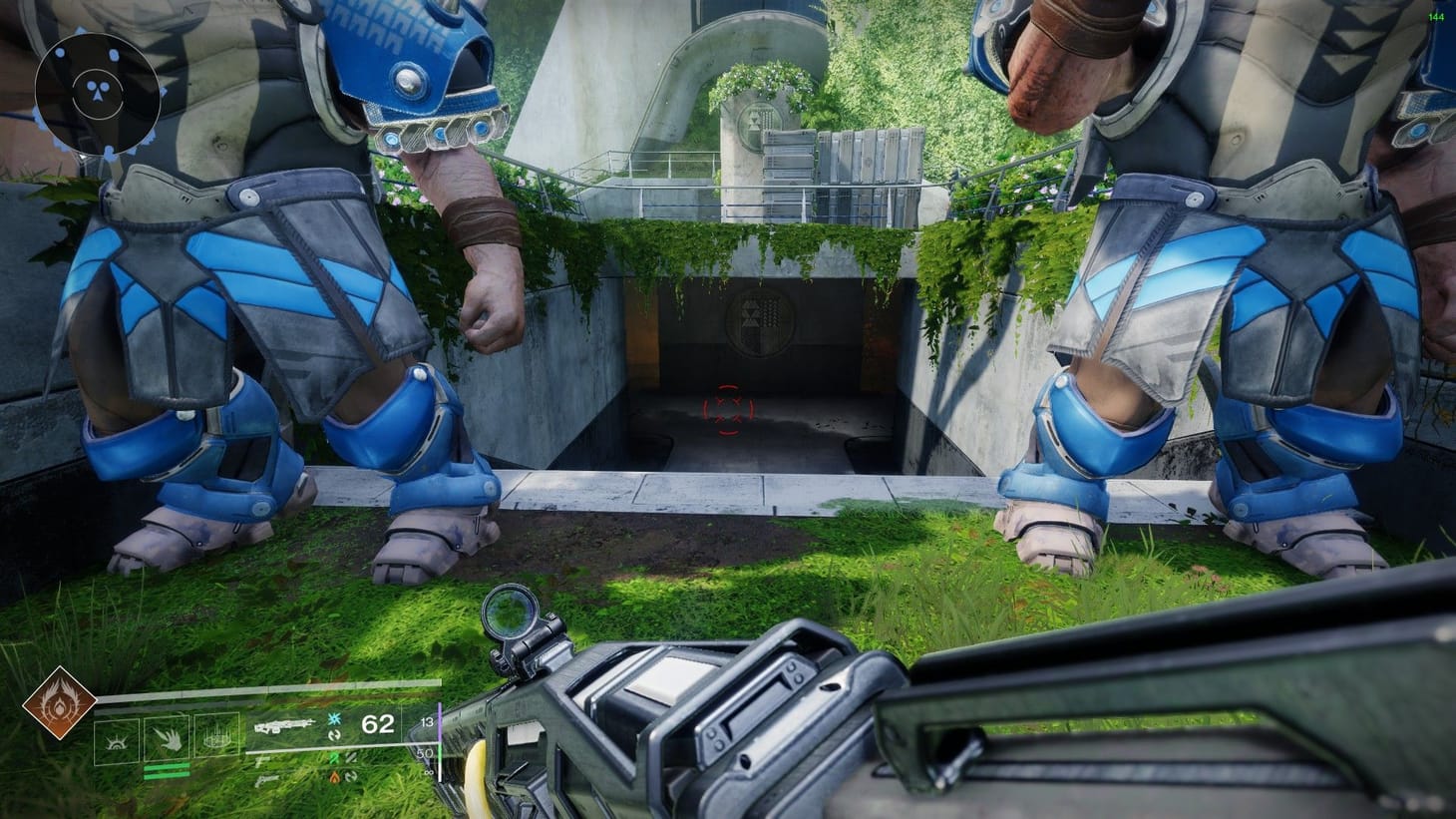Viewport: 1456px width, 819px height.
Task: Switch to the hand cannon weapon slot
Action: 264,780
